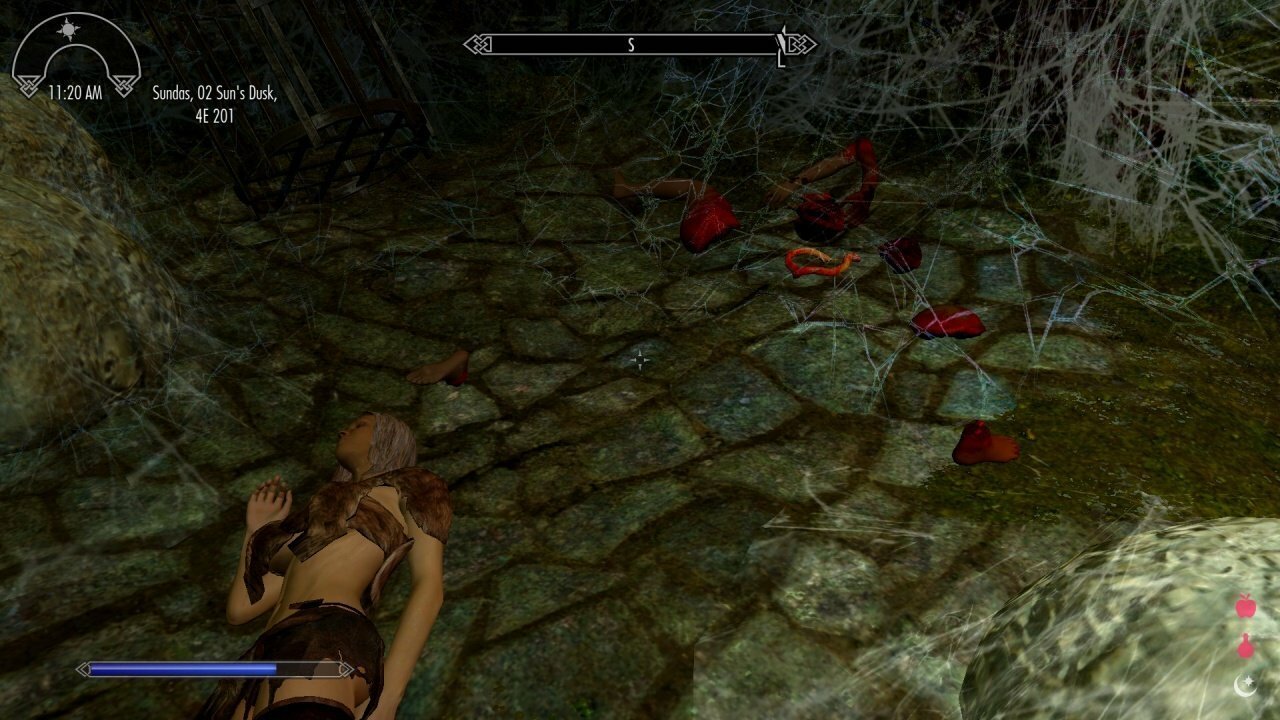The image size is (1280, 720).
Task: Click the left compass arrow marker
Action: click(x=475, y=44)
